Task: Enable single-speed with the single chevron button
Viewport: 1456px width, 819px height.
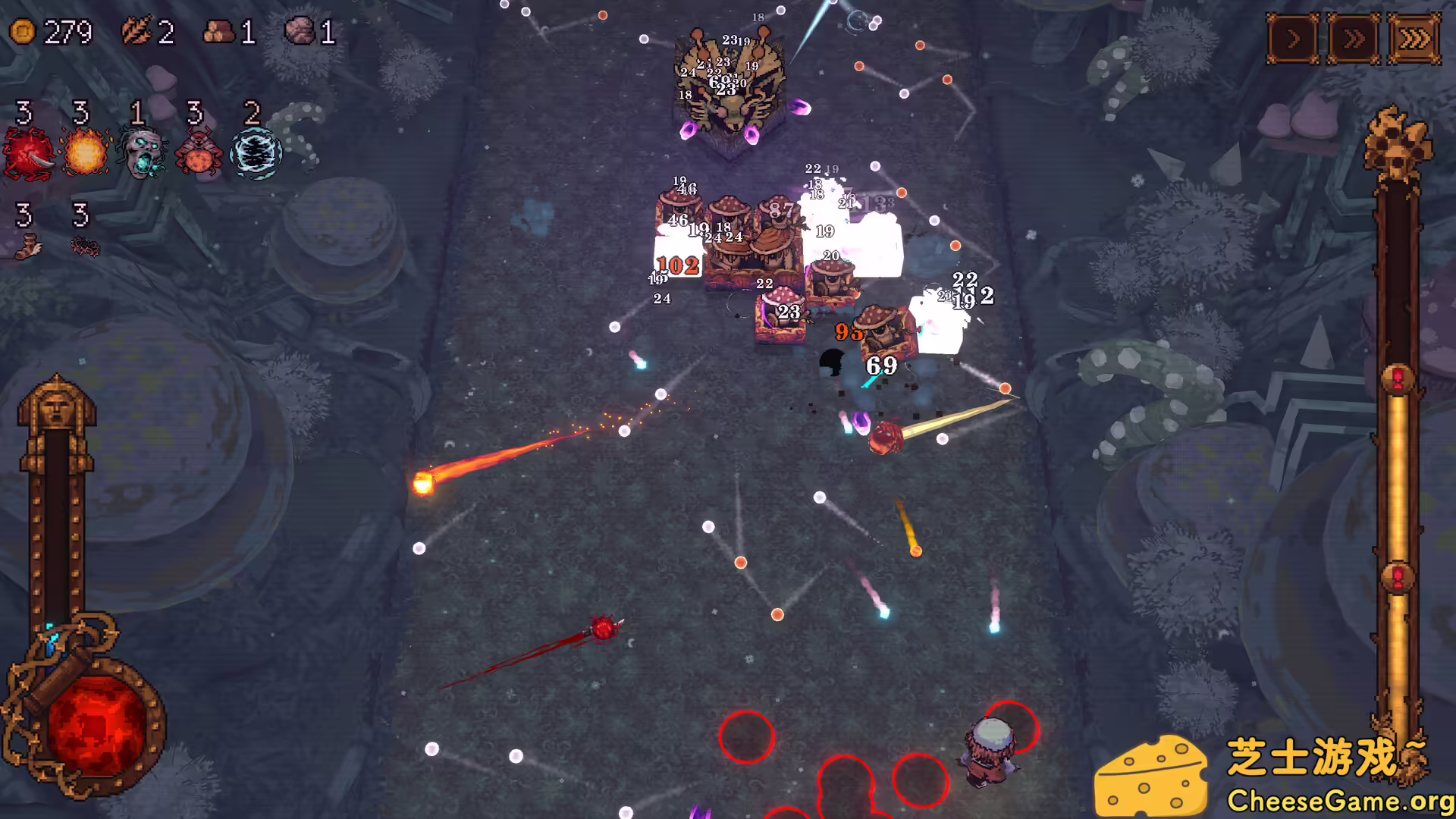Action: [1292, 37]
